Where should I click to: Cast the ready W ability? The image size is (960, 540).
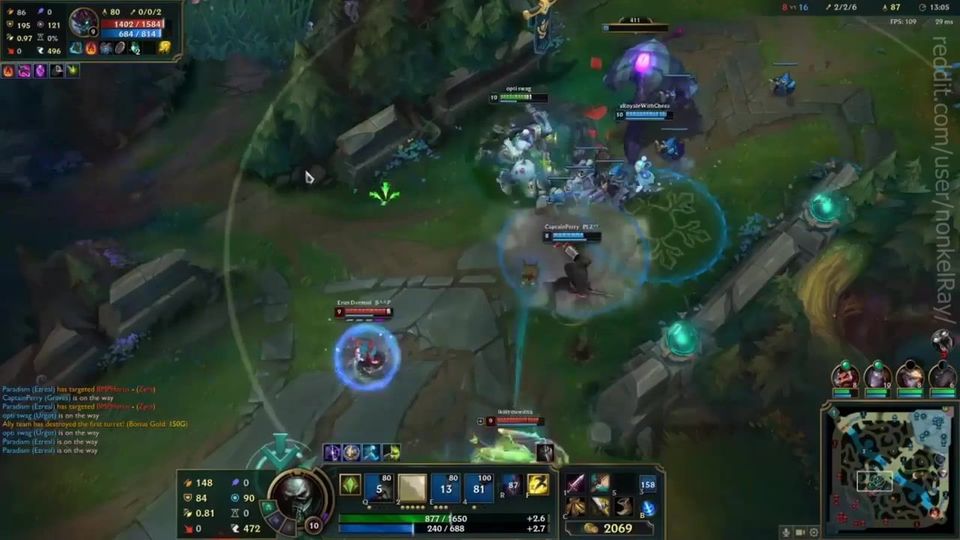412,487
